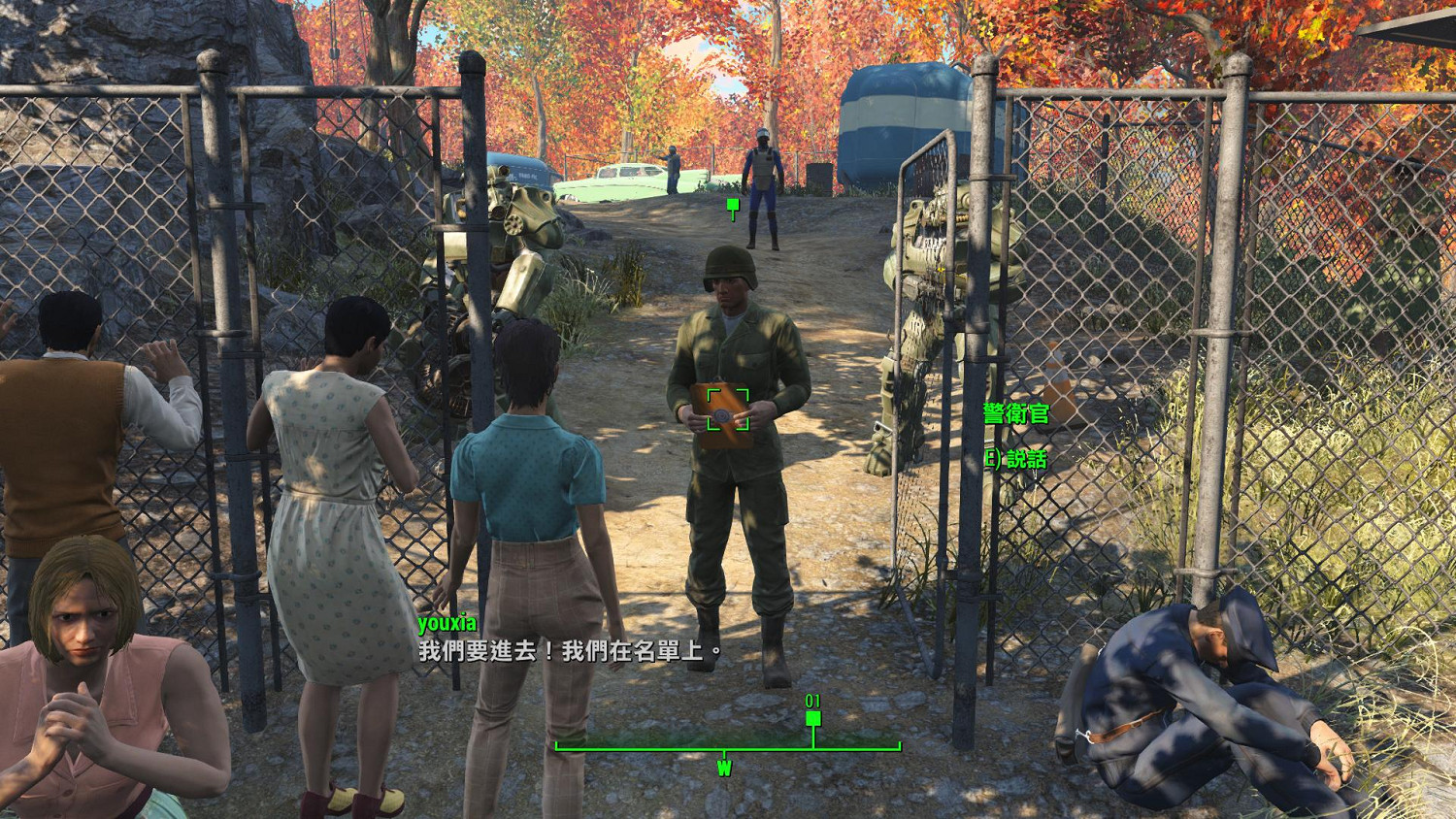Click the green quest marker above the soldier
1456x819 pixels.
pyautogui.click(x=733, y=206)
